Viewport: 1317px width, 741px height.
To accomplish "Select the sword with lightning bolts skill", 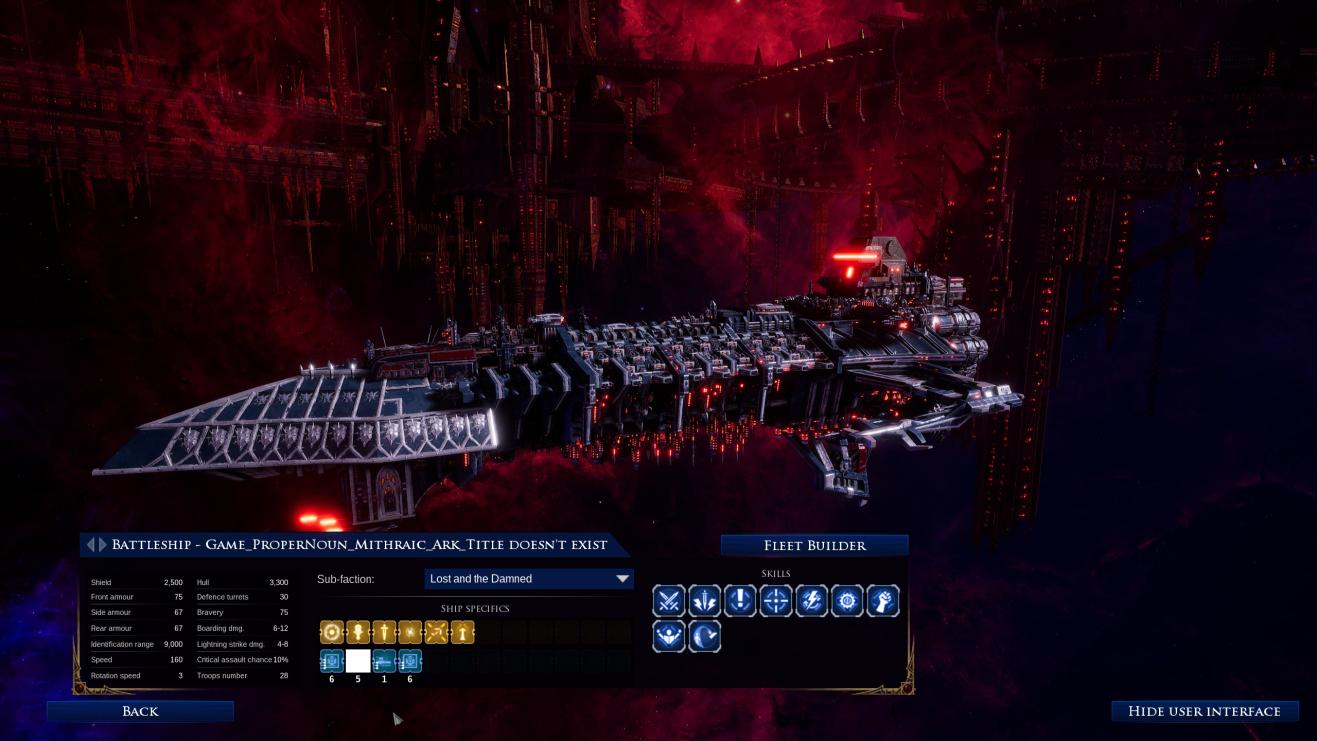I will click(x=705, y=601).
